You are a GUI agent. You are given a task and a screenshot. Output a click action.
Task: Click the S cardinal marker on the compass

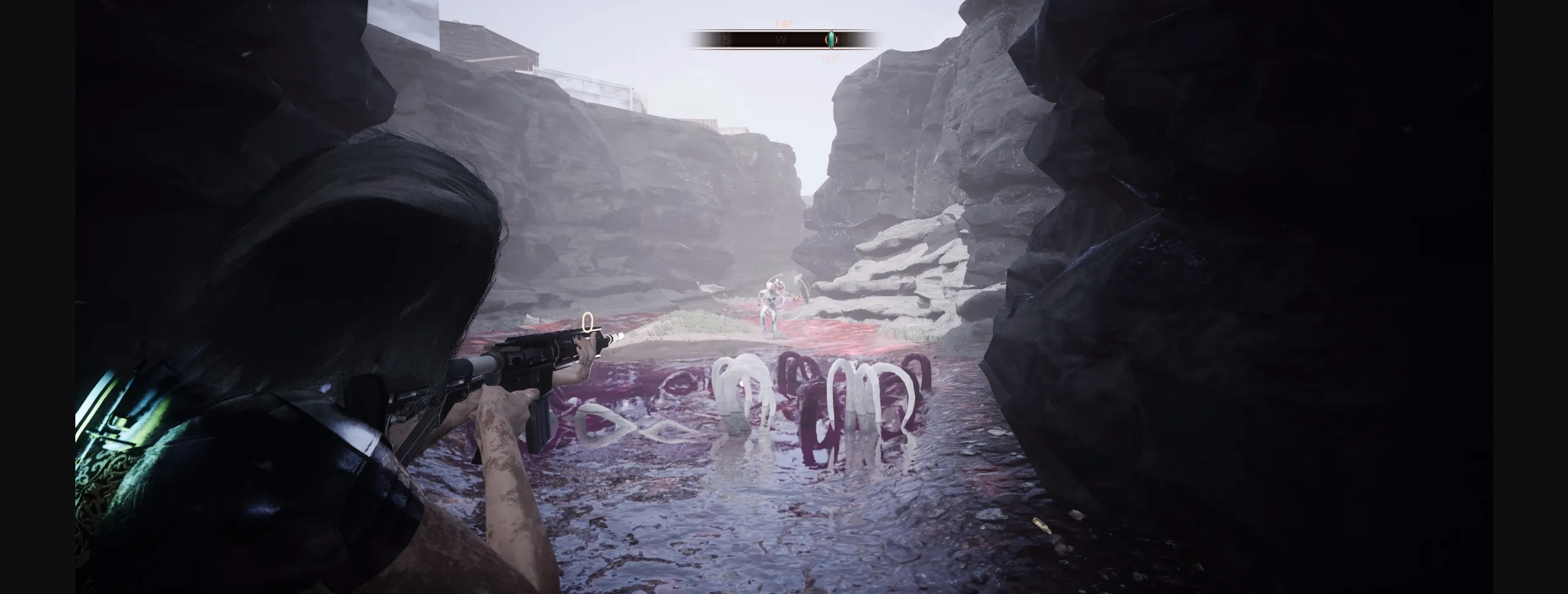[x=725, y=39]
